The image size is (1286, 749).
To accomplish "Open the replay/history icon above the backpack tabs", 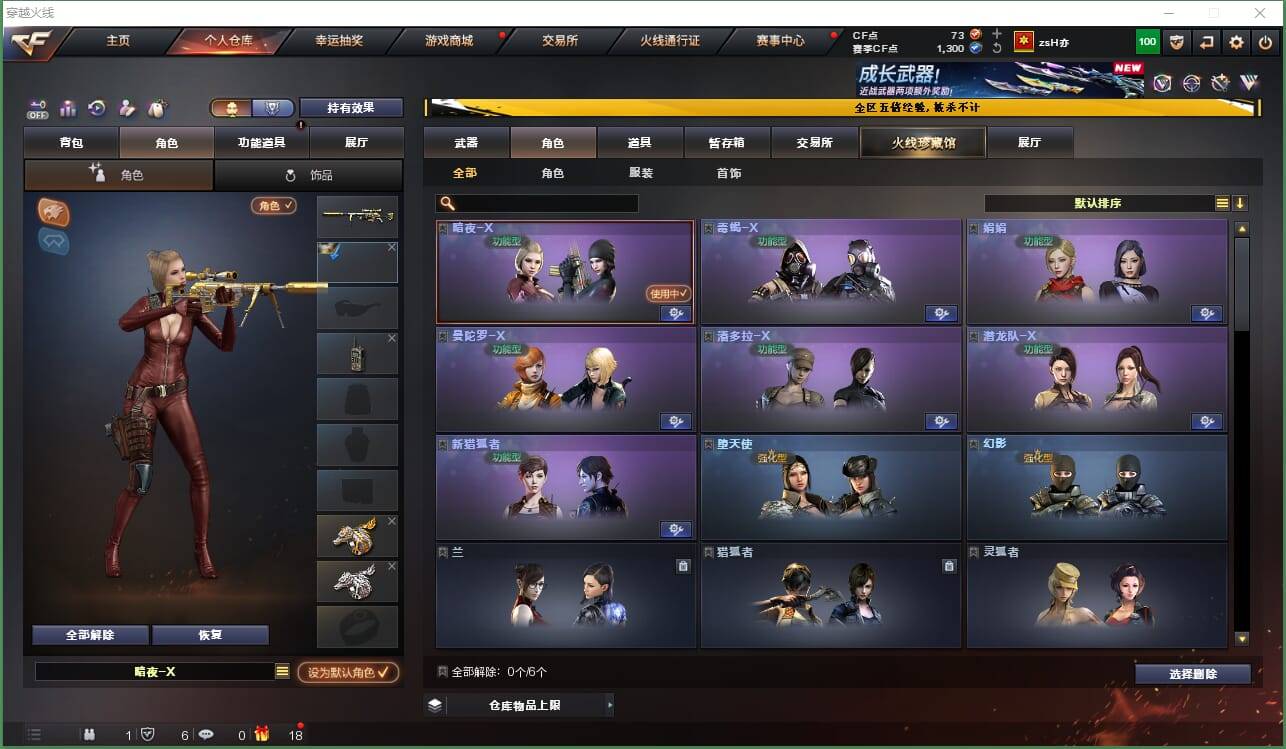I will coord(96,107).
